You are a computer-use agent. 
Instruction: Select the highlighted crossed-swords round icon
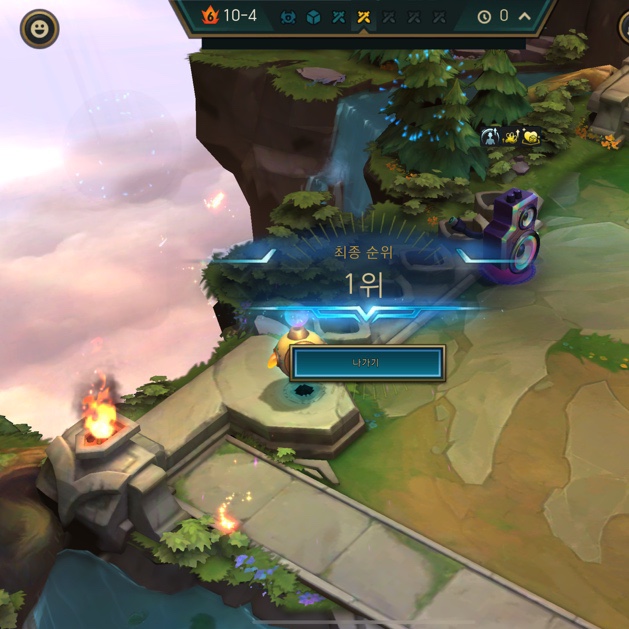point(364,17)
